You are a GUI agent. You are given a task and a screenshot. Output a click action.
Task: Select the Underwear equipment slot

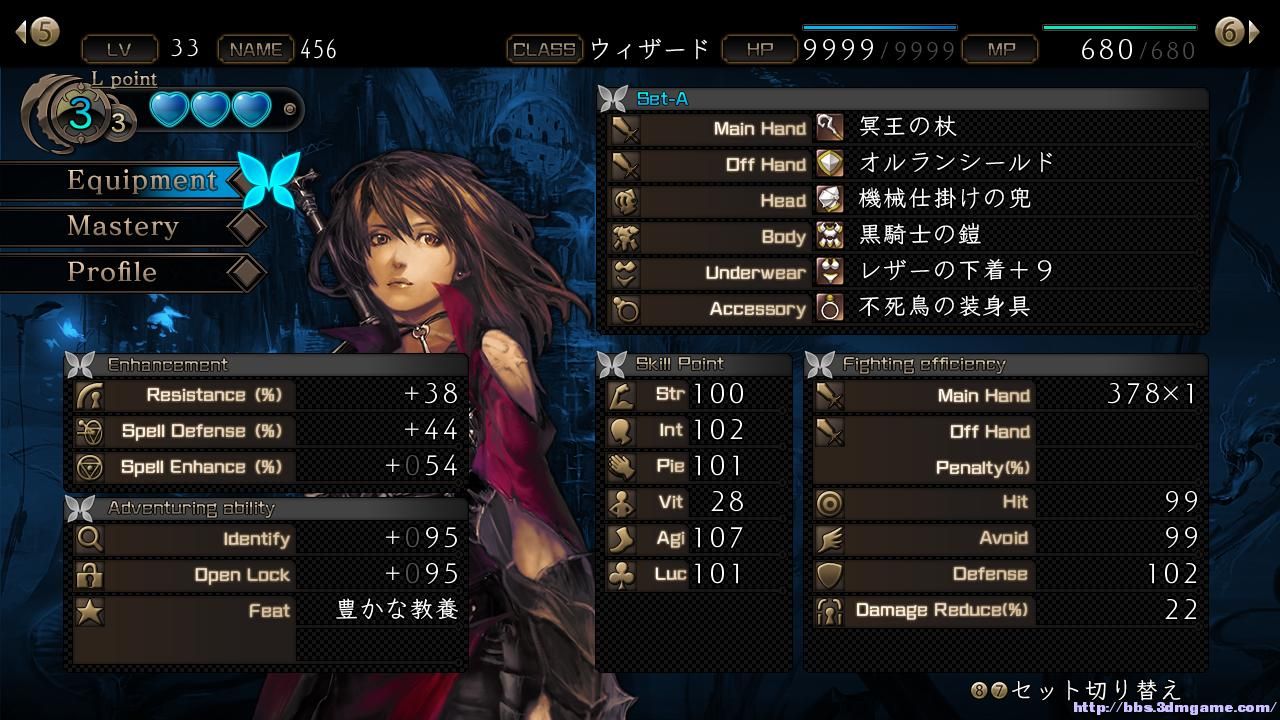[x=905, y=272]
